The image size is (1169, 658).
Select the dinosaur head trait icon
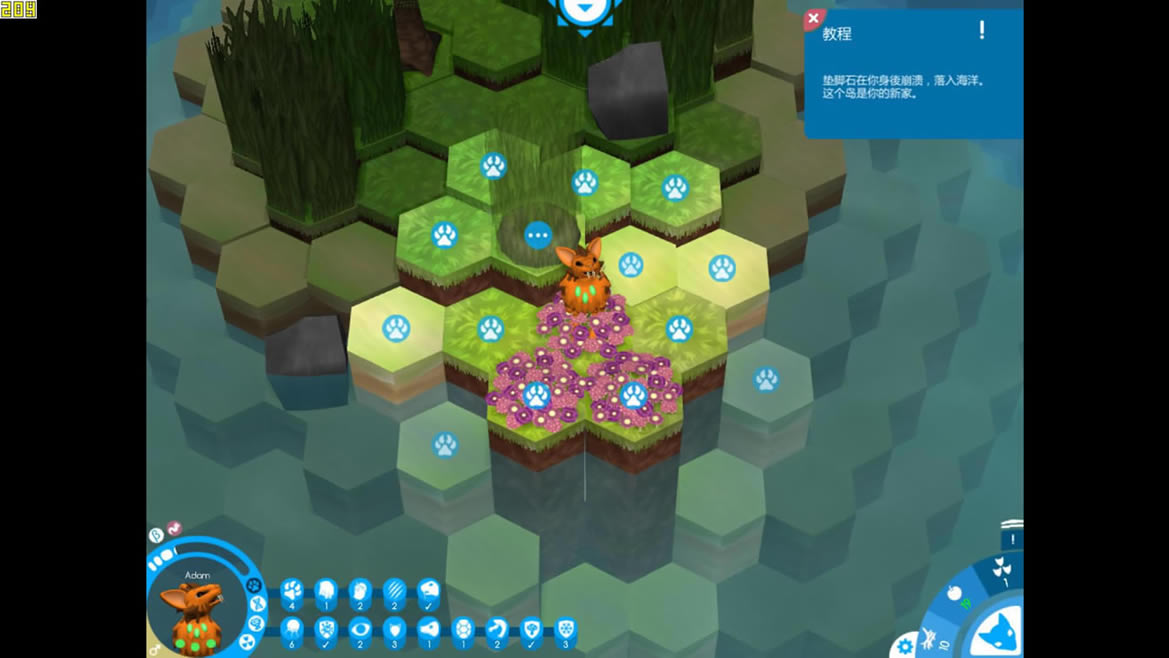click(428, 592)
